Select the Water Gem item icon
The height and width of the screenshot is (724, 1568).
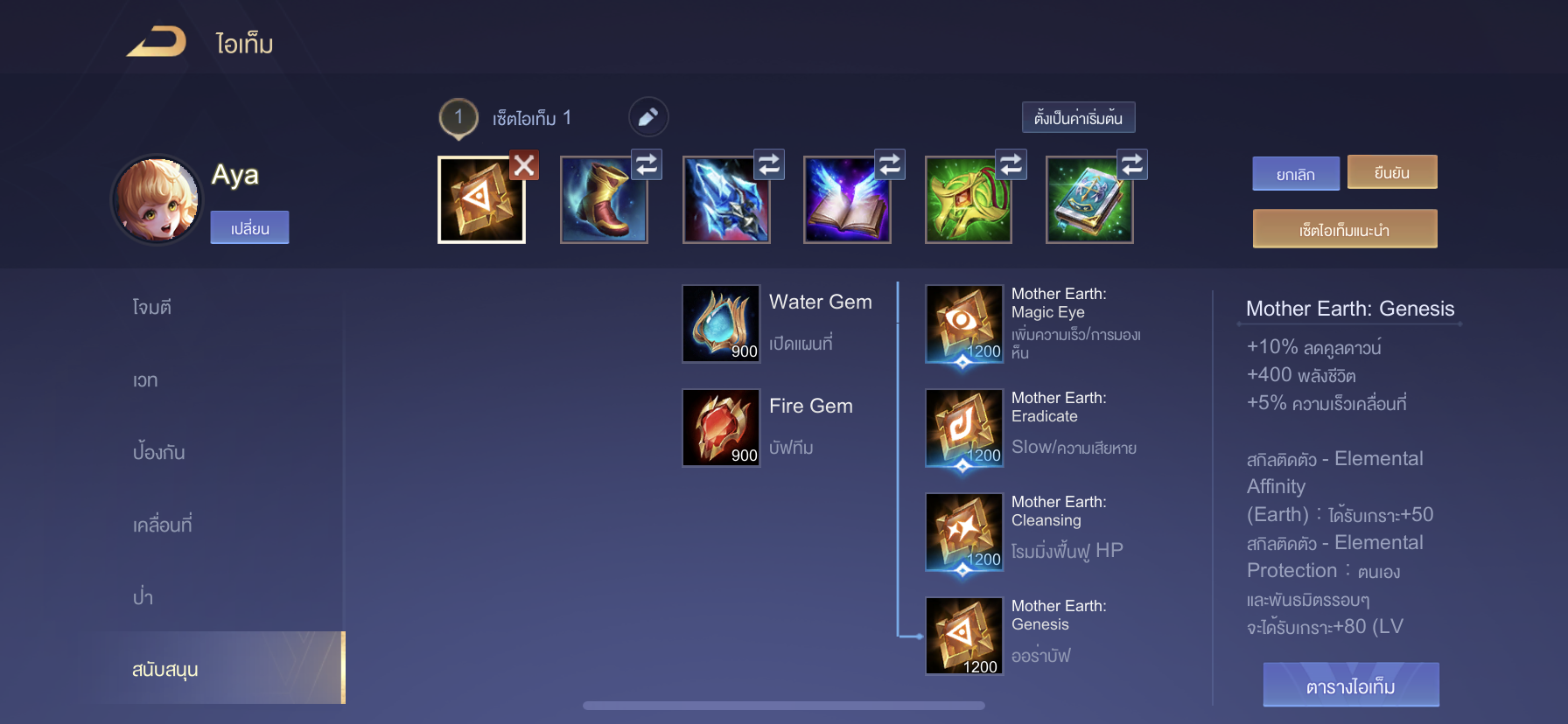(x=720, y=324)
